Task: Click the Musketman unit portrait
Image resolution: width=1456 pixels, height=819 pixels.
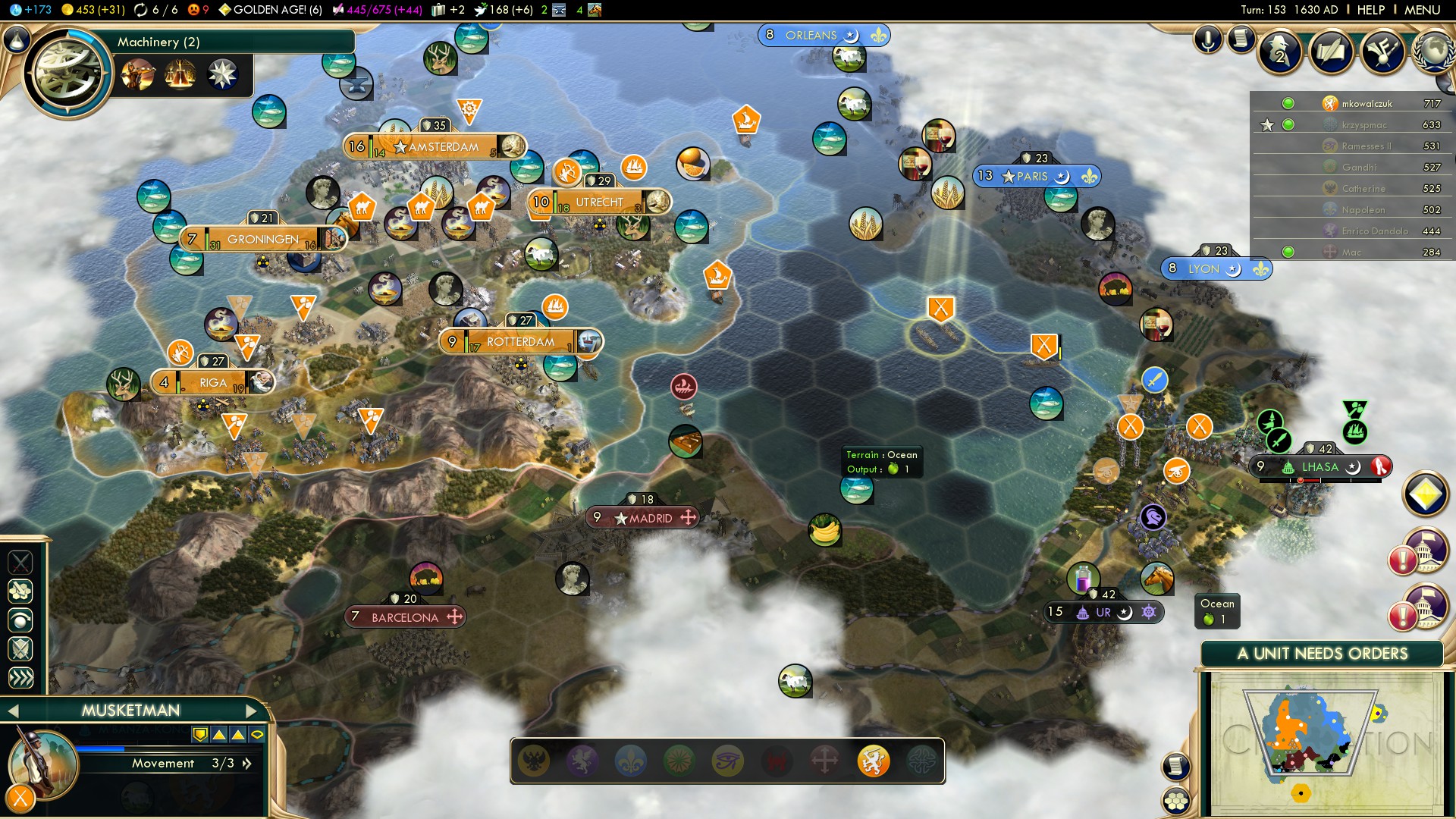Action: [42, 763]
